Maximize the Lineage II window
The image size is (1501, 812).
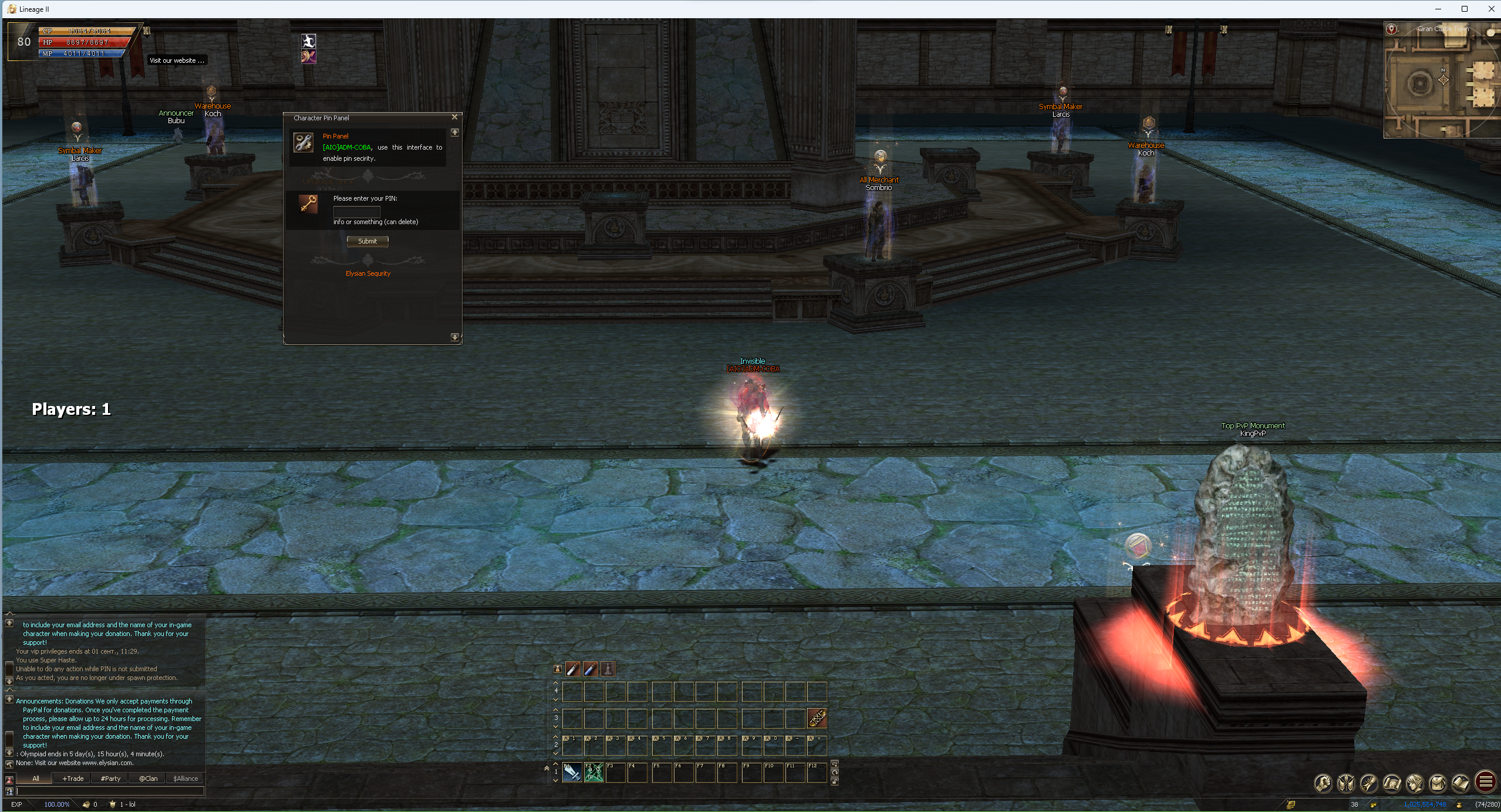tap(1464, 9)
